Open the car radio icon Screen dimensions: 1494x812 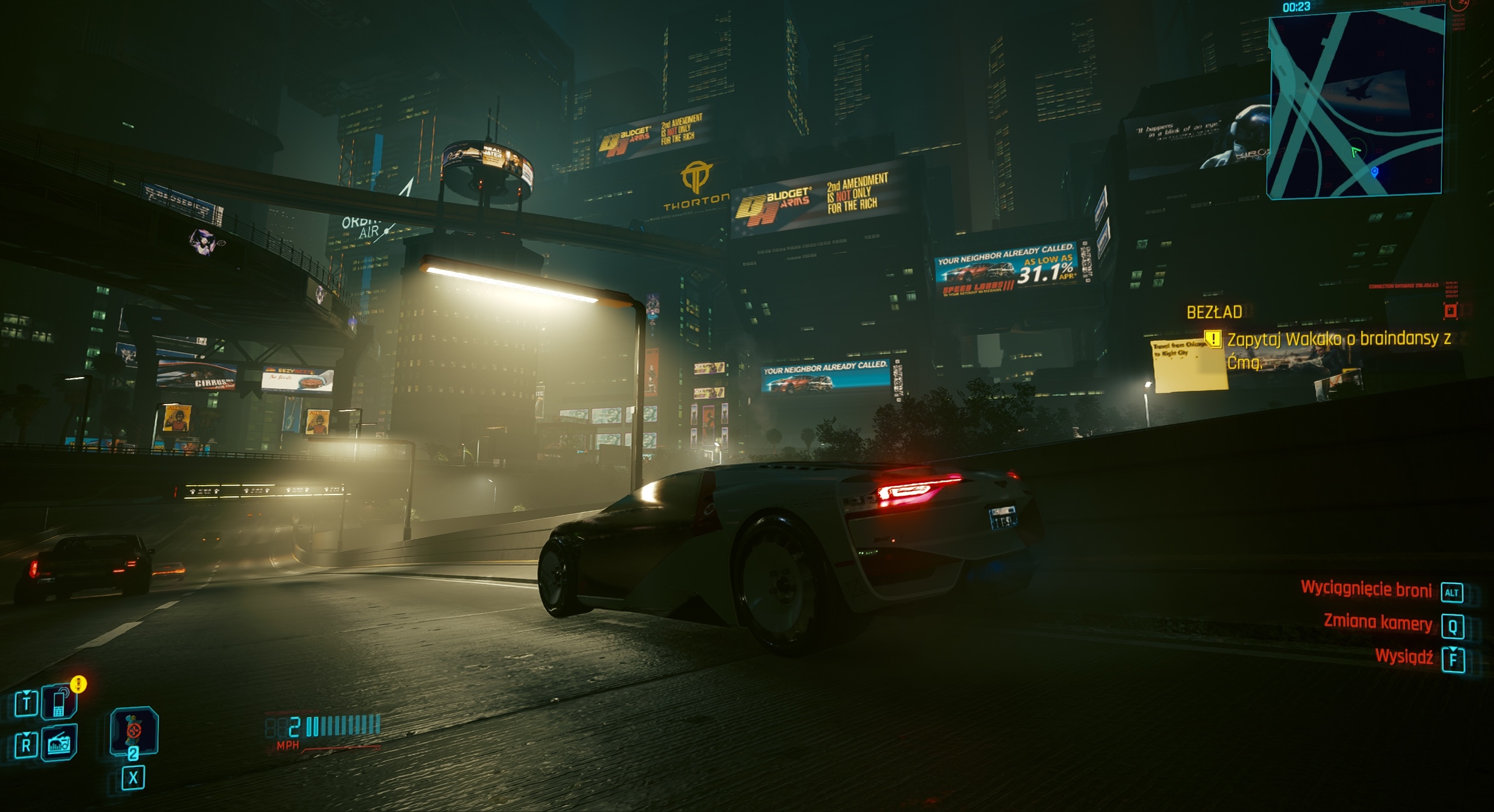59,744
